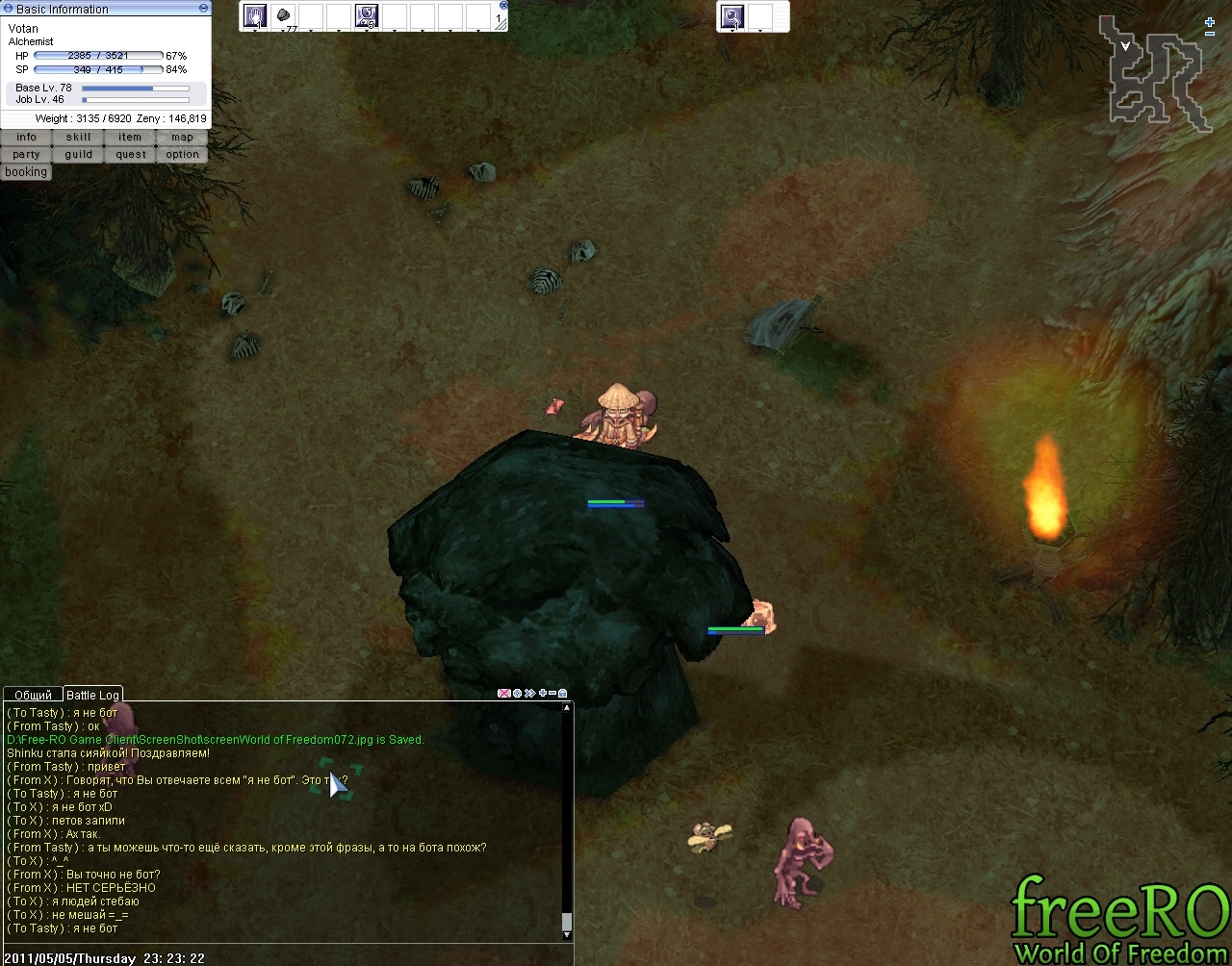Viewport: 1232px width, 966px height.
Task: Click the chat window lock icon
Action: point(563,693)
